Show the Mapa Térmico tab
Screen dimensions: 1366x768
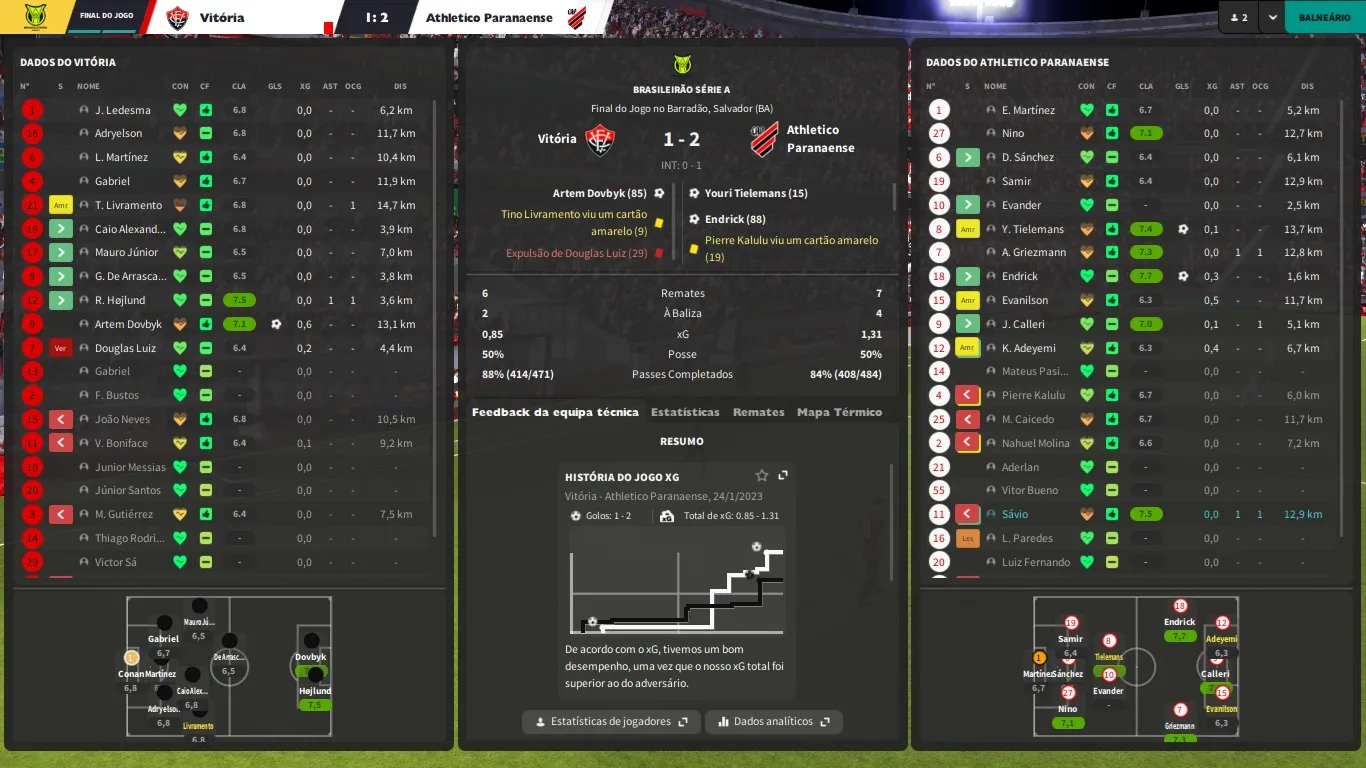coord(839,412)
